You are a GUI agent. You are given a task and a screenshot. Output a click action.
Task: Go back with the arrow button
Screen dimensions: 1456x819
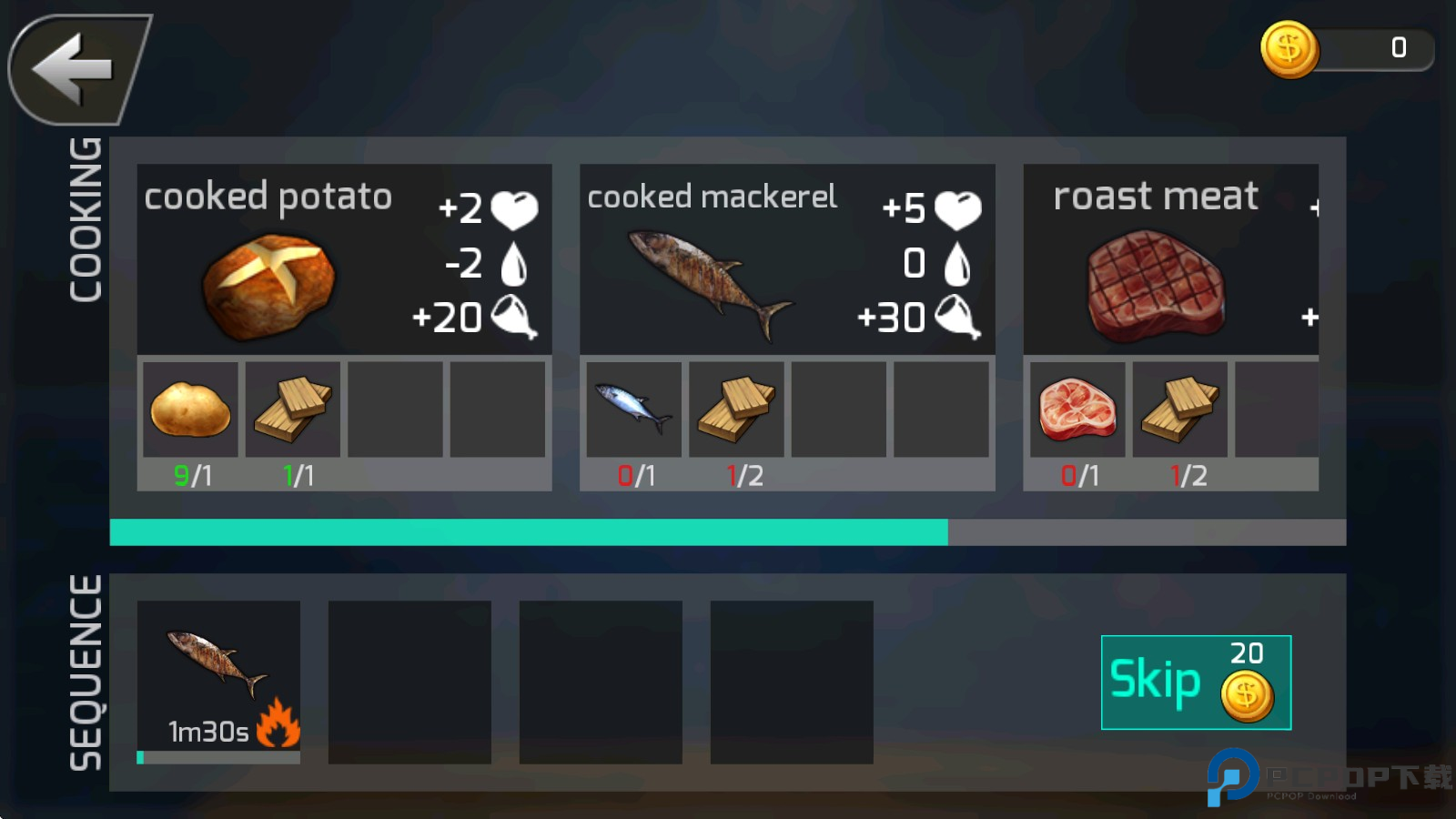pos(77,69)
